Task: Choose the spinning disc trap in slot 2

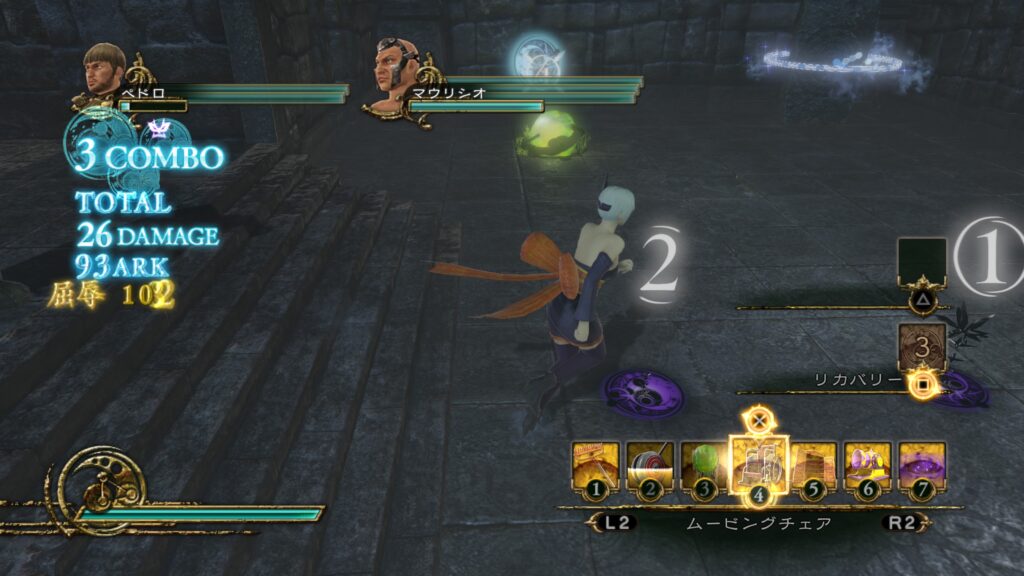Action: pos(650,466)
